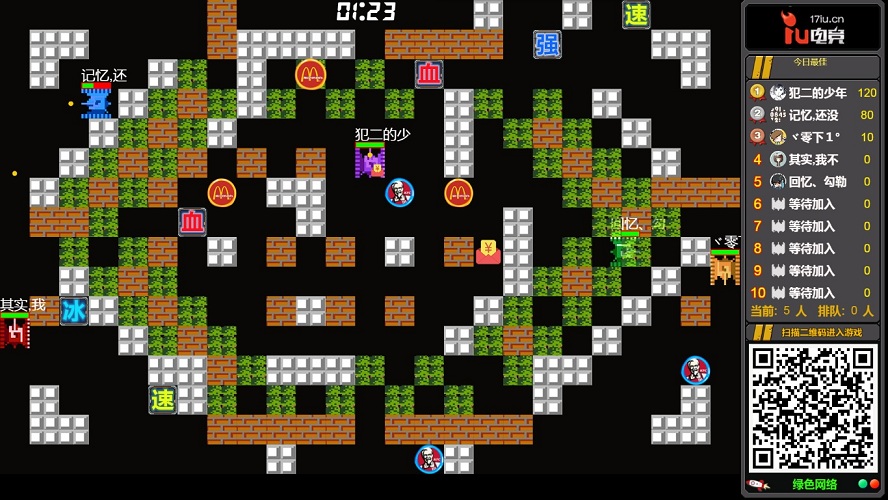
Task: Select the 今日最佳 leaderboard header
Action: coord(812,63)
